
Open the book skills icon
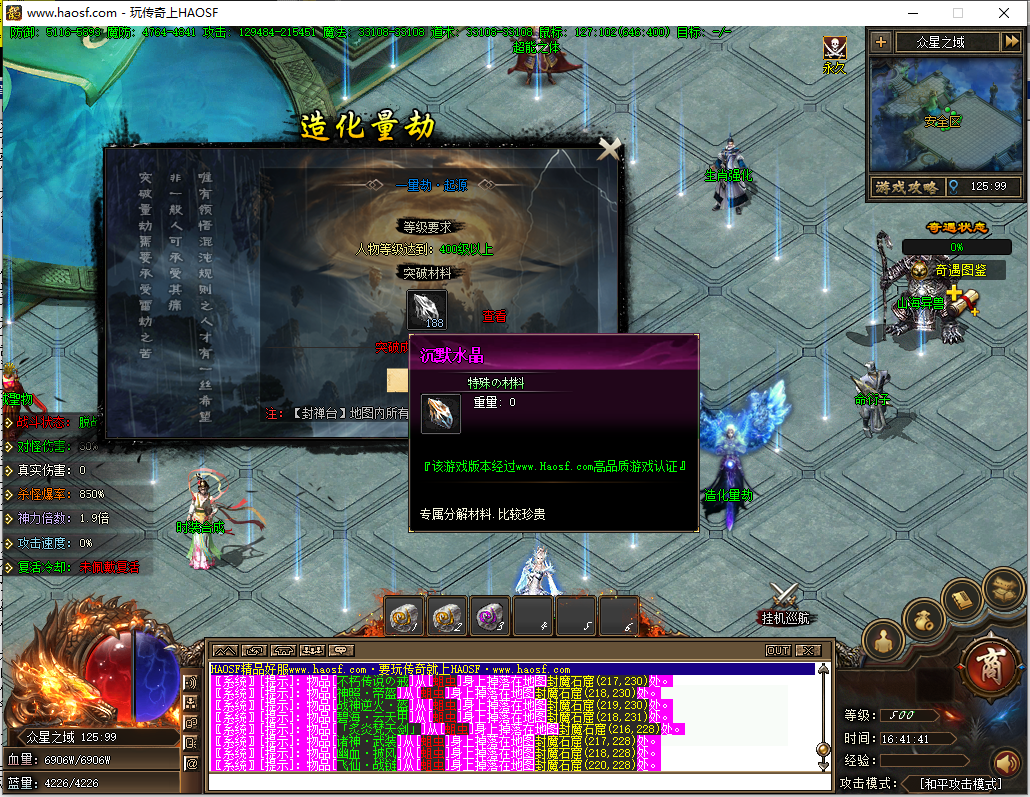click(x=963, y=599)
